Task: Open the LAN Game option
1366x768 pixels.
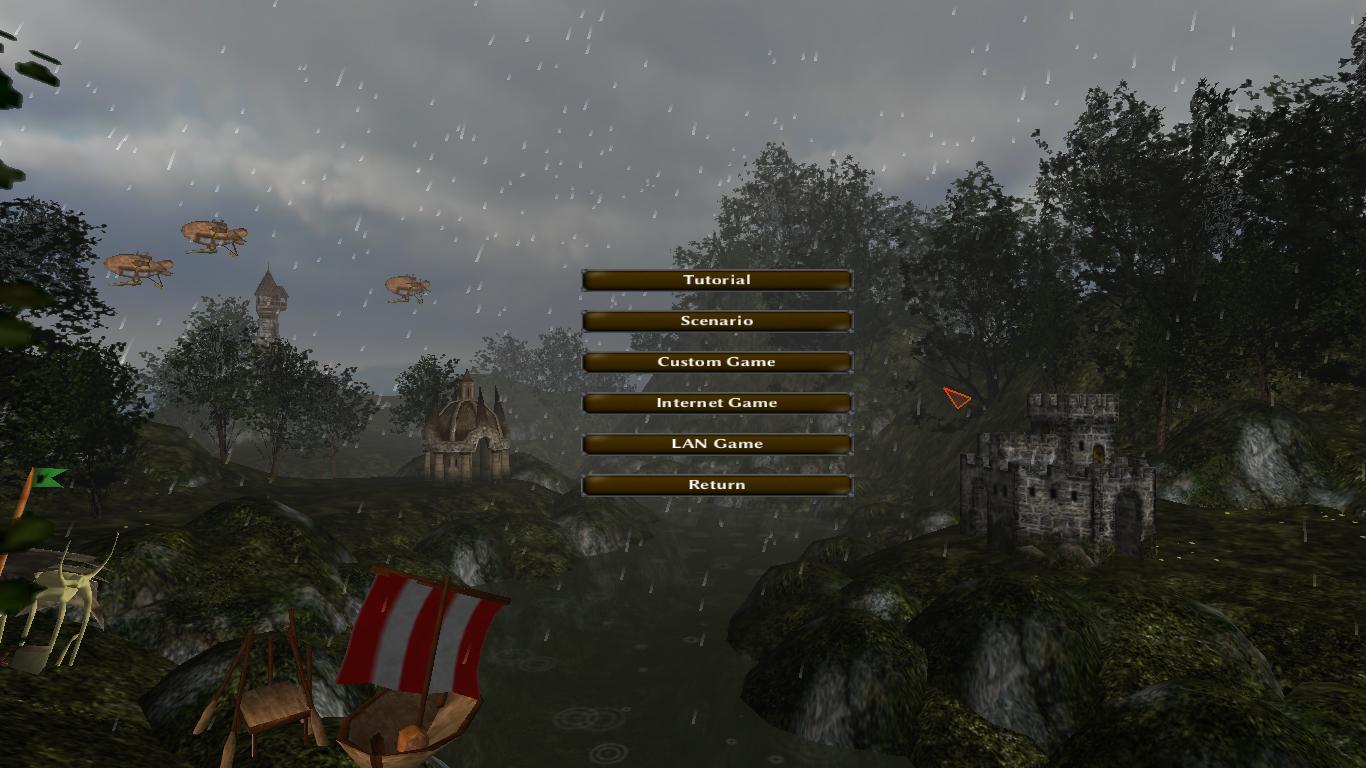Action: coord(716,444)
